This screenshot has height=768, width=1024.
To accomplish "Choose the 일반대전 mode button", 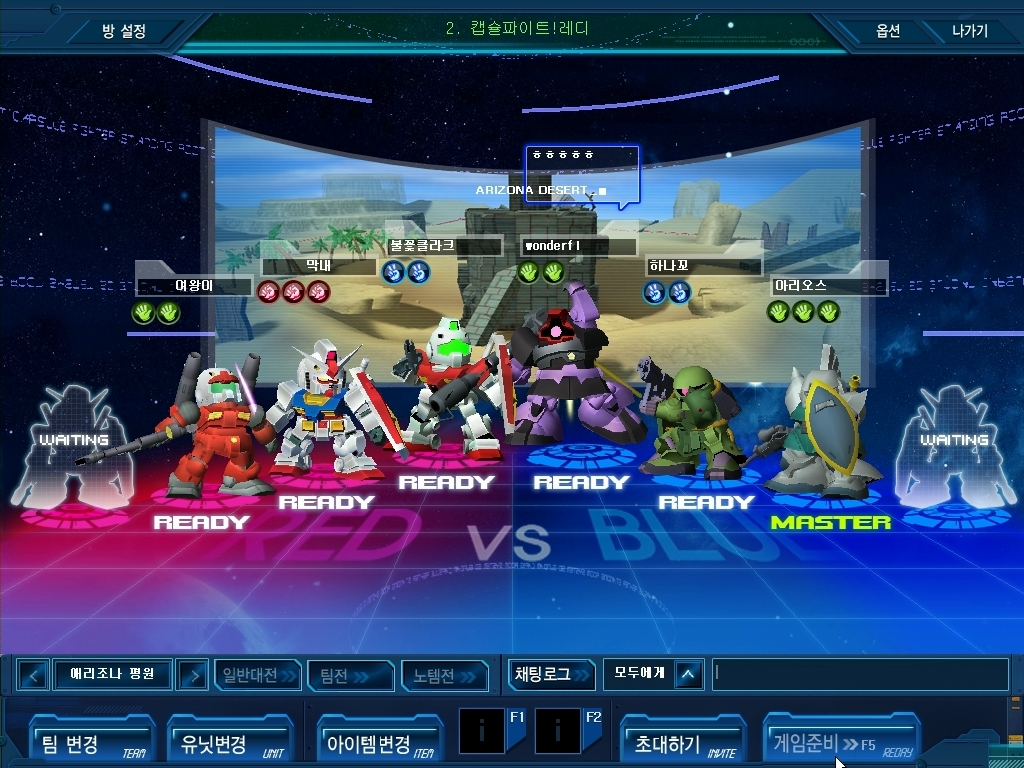I will (x=258, y=676).
